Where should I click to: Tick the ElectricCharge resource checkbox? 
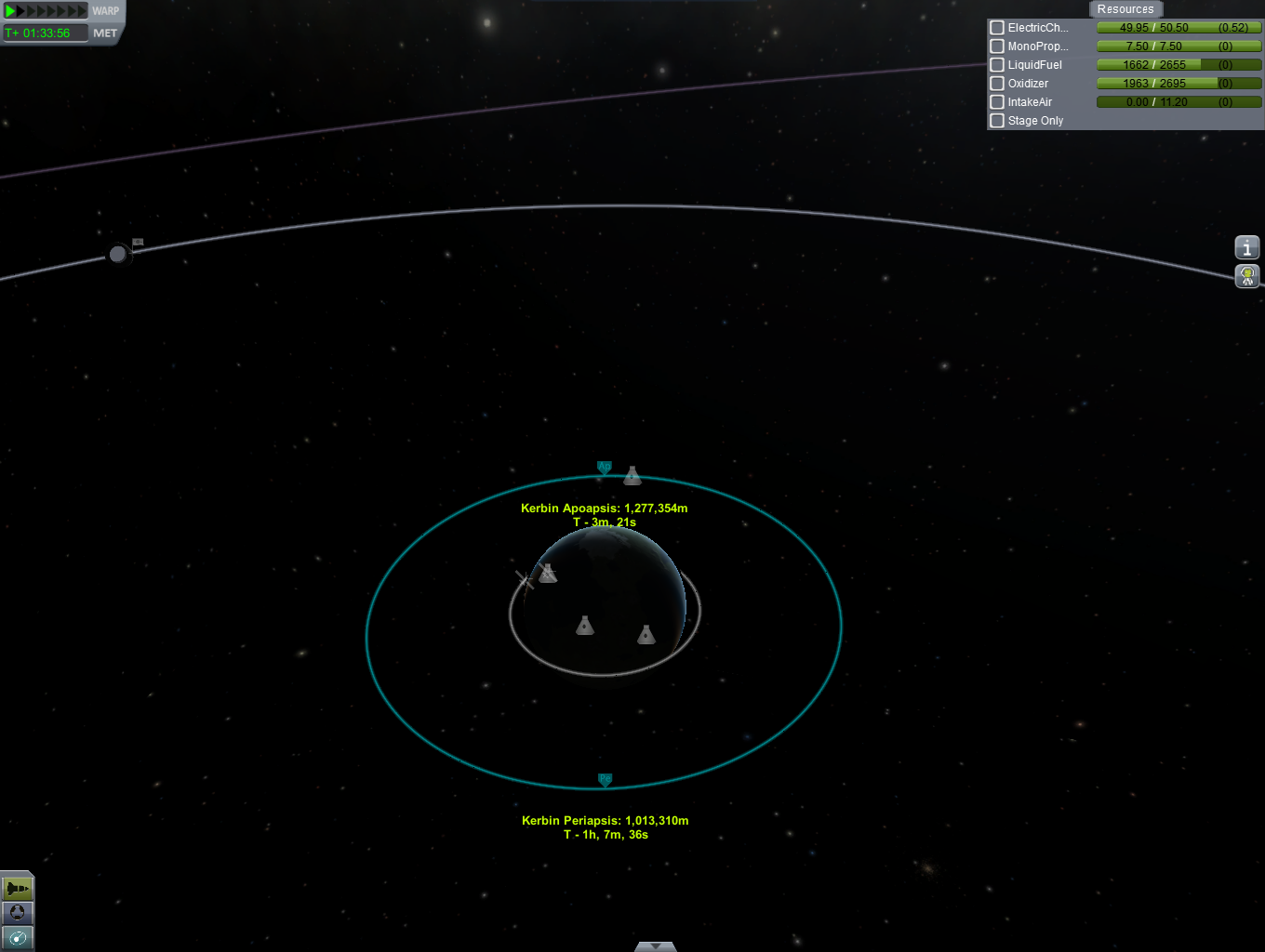pyautogui.click(x=997, y=28)
